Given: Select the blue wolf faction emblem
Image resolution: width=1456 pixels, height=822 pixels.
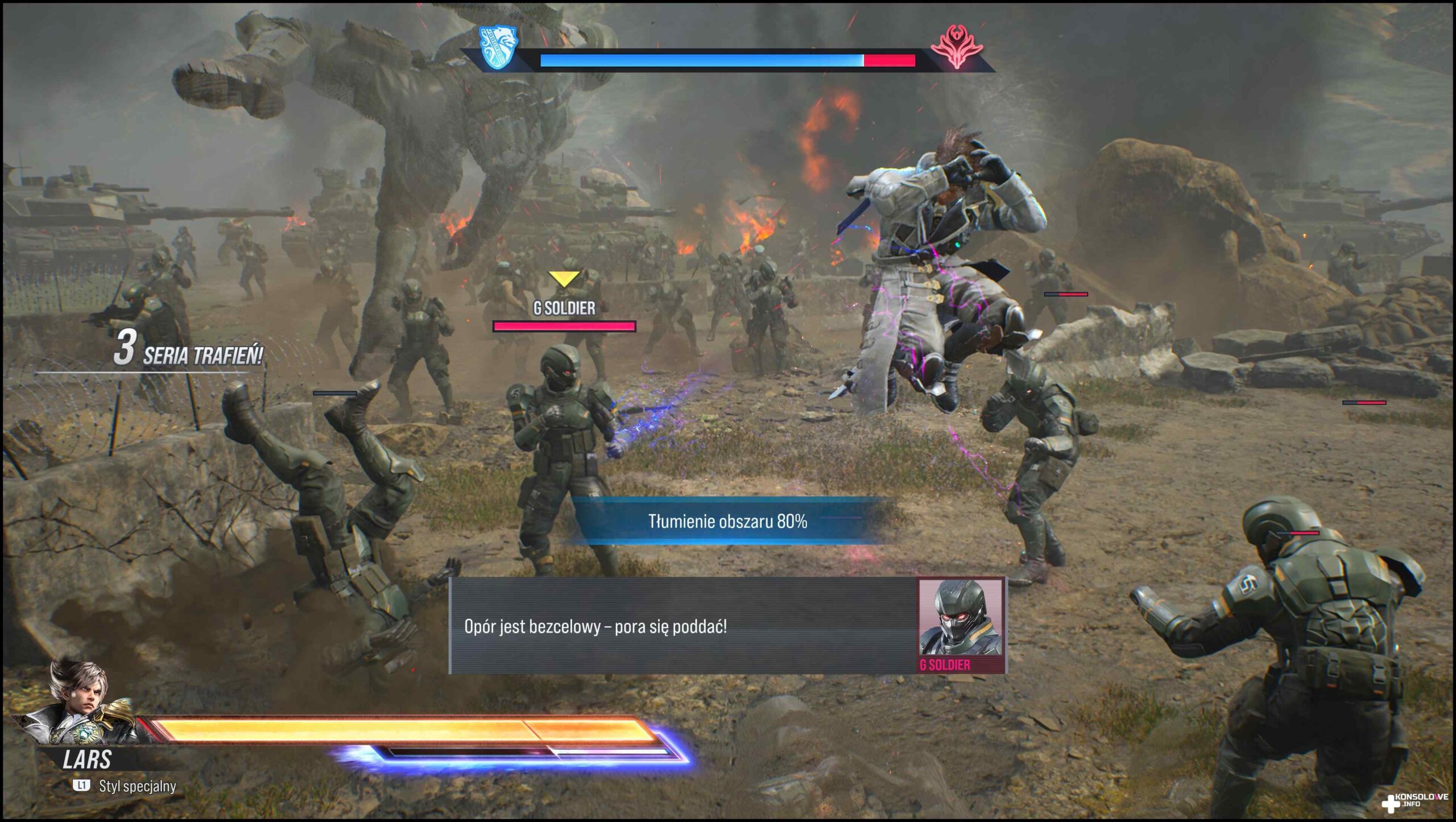Looking at the screenshot, I should 499,47.
